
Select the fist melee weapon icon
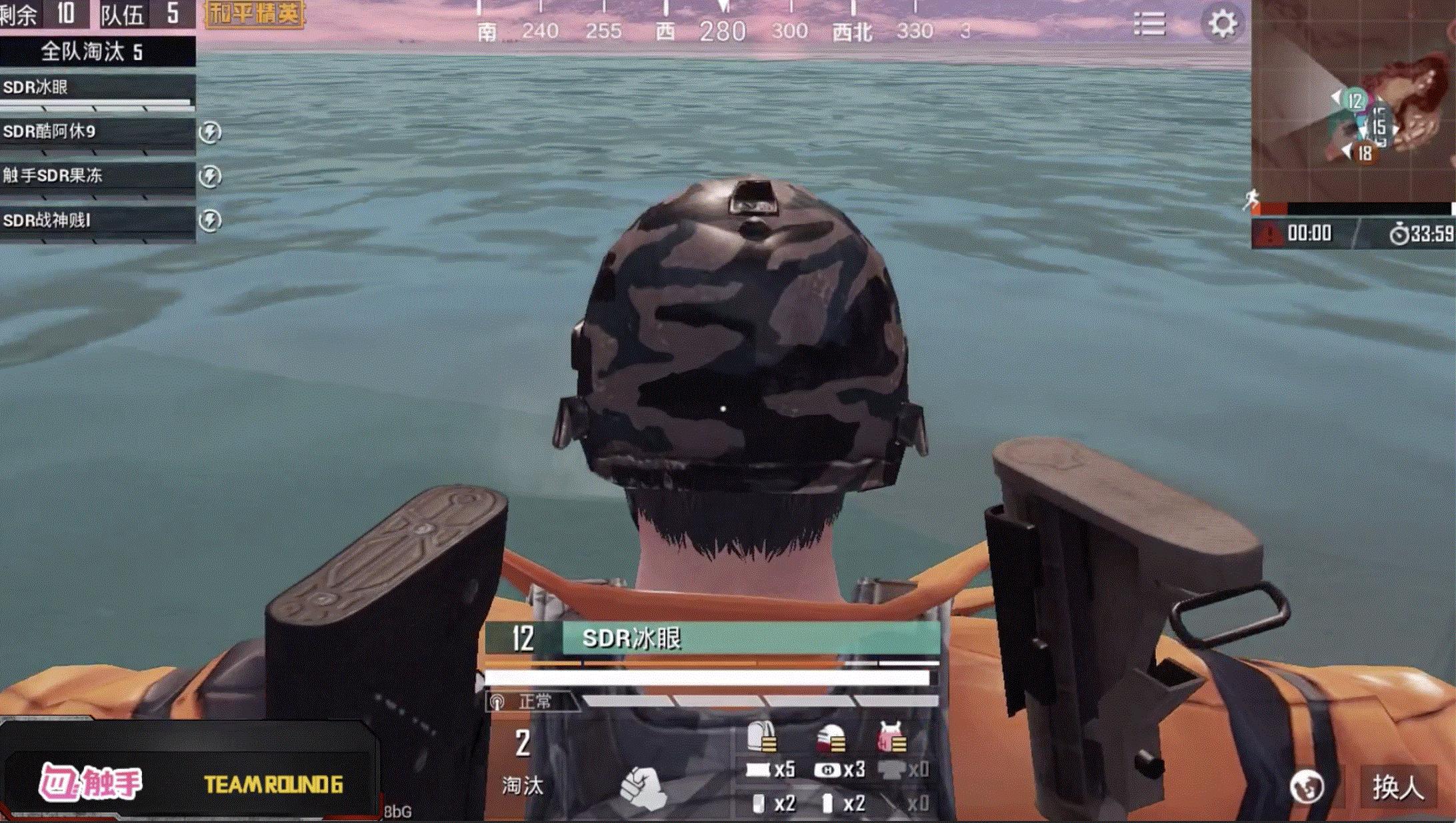643,788
